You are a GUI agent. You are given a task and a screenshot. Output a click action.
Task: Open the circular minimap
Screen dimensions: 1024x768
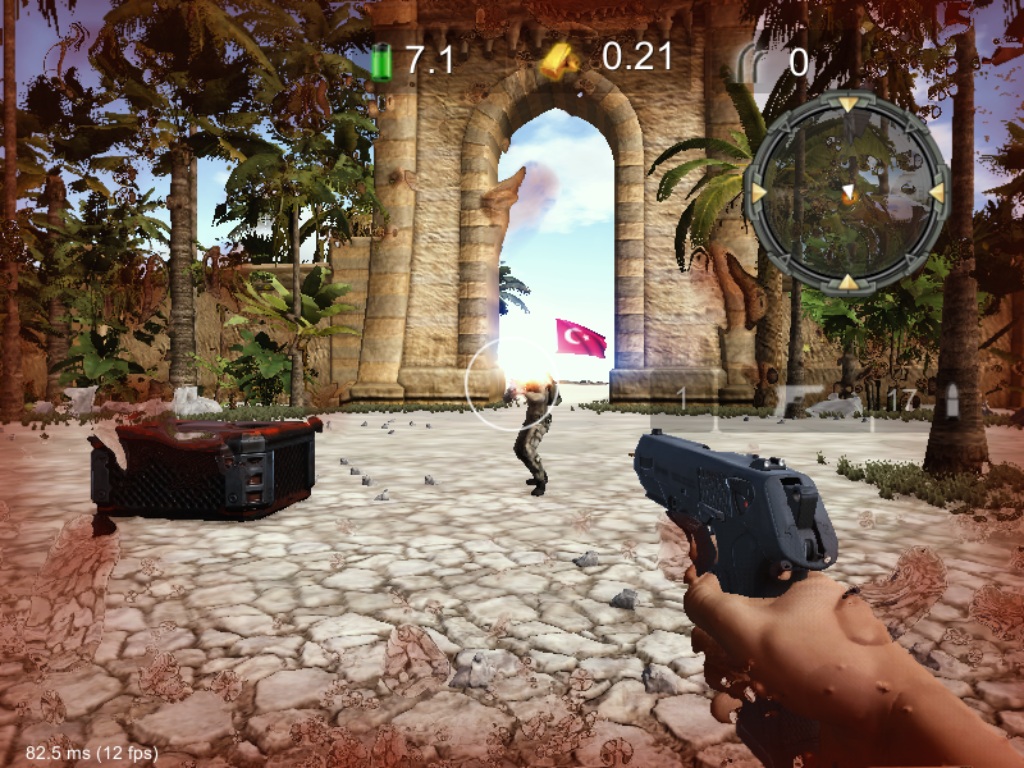[x=848, y=192]
